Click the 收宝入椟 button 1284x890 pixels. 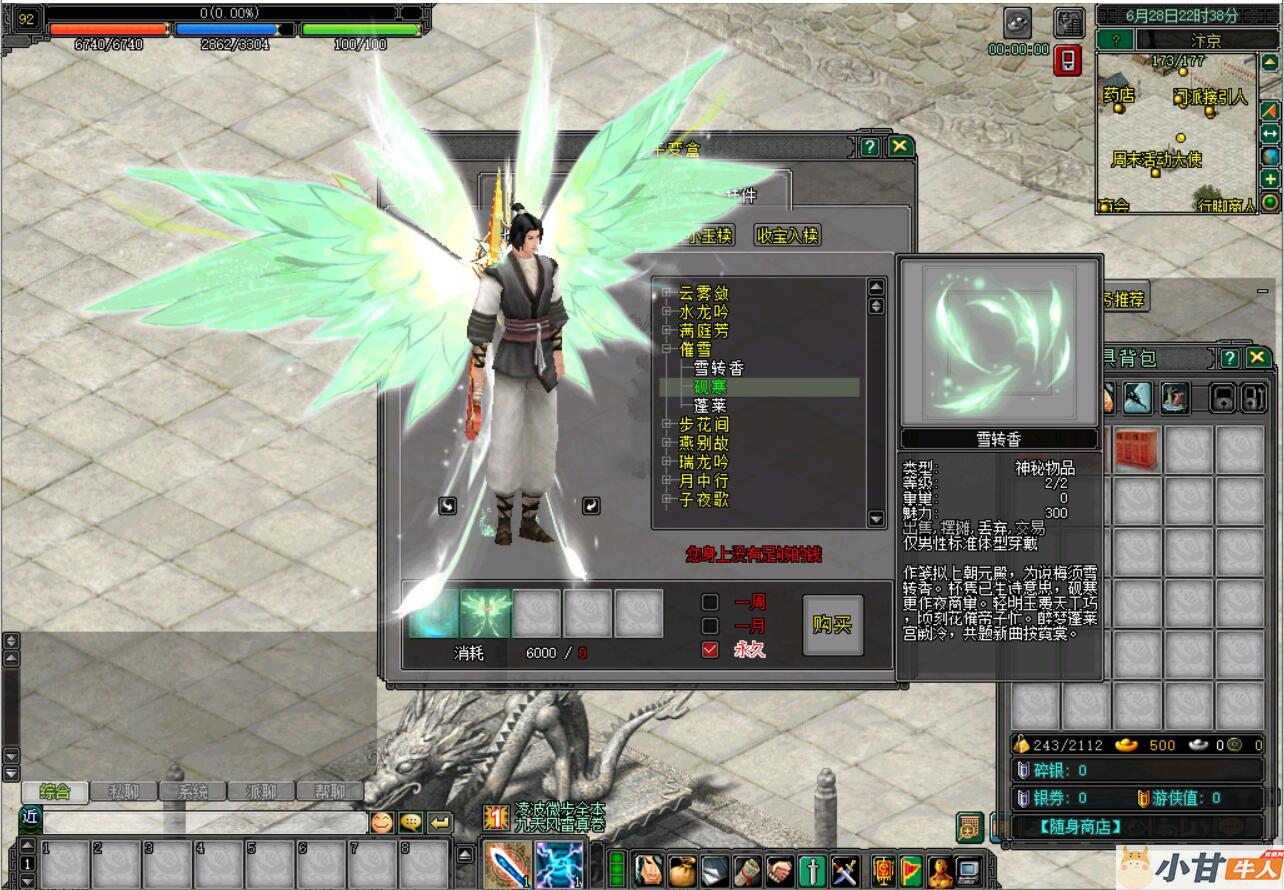(787, 236)
